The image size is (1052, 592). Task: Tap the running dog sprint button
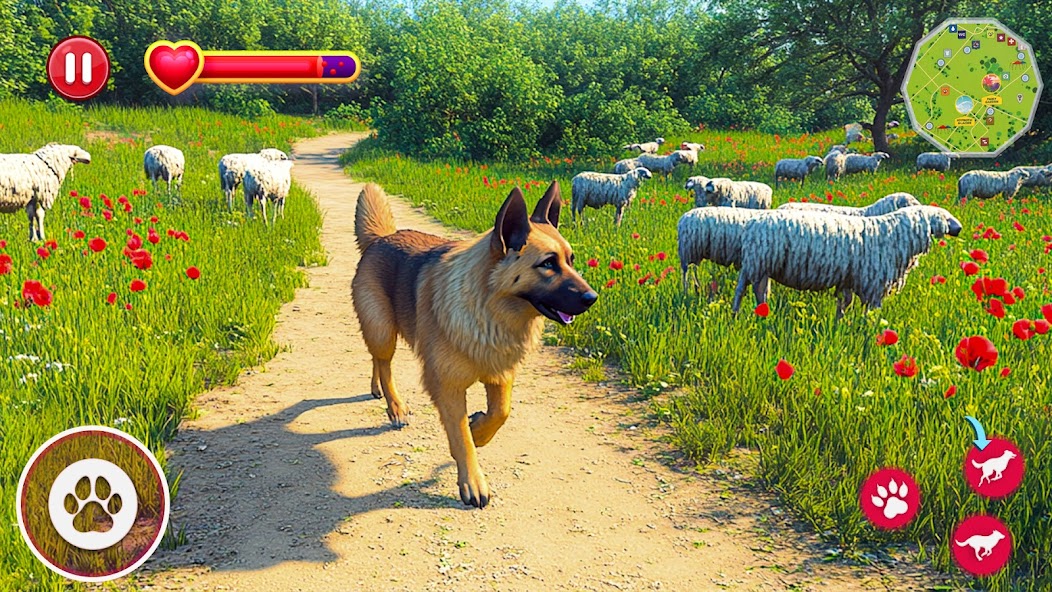[x=981, y=545]
